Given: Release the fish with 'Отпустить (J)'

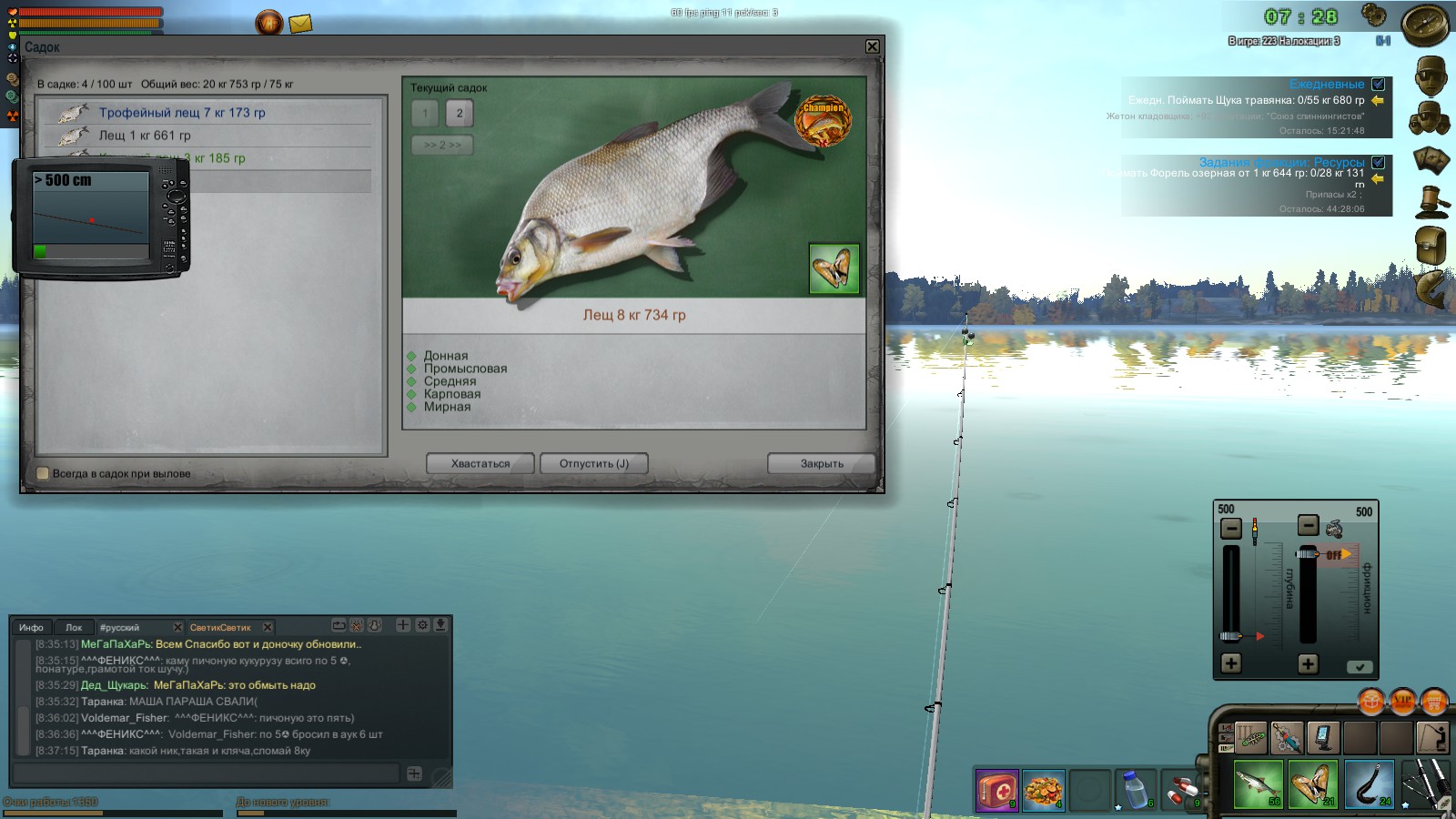Looking at the screenshot, I should pyautogui.click(x=593, y=463).
